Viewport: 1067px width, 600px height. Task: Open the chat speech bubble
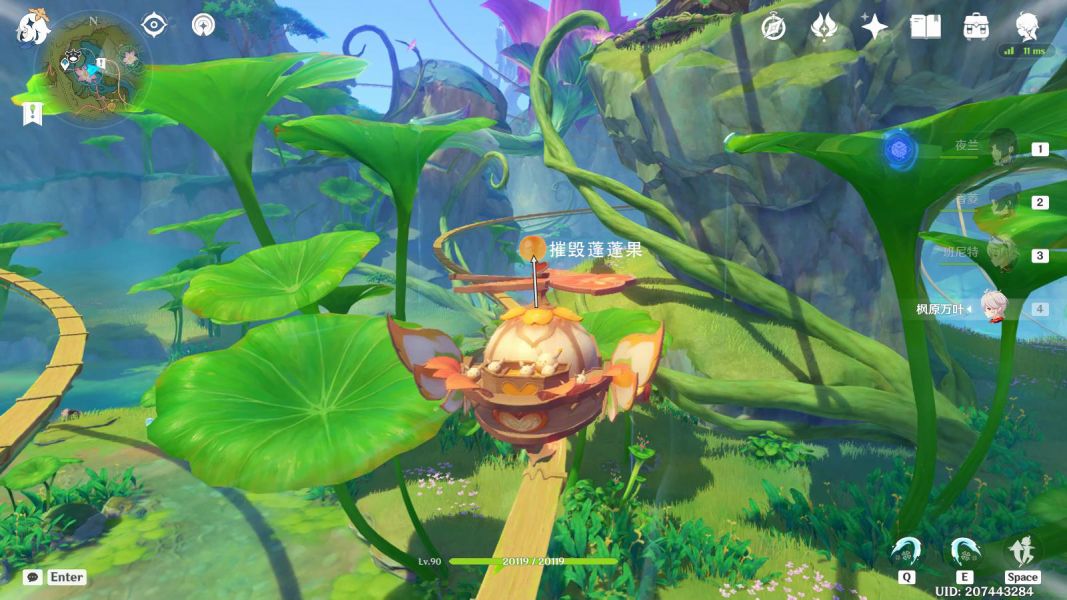pyautogui.click(x=32, y=577)
